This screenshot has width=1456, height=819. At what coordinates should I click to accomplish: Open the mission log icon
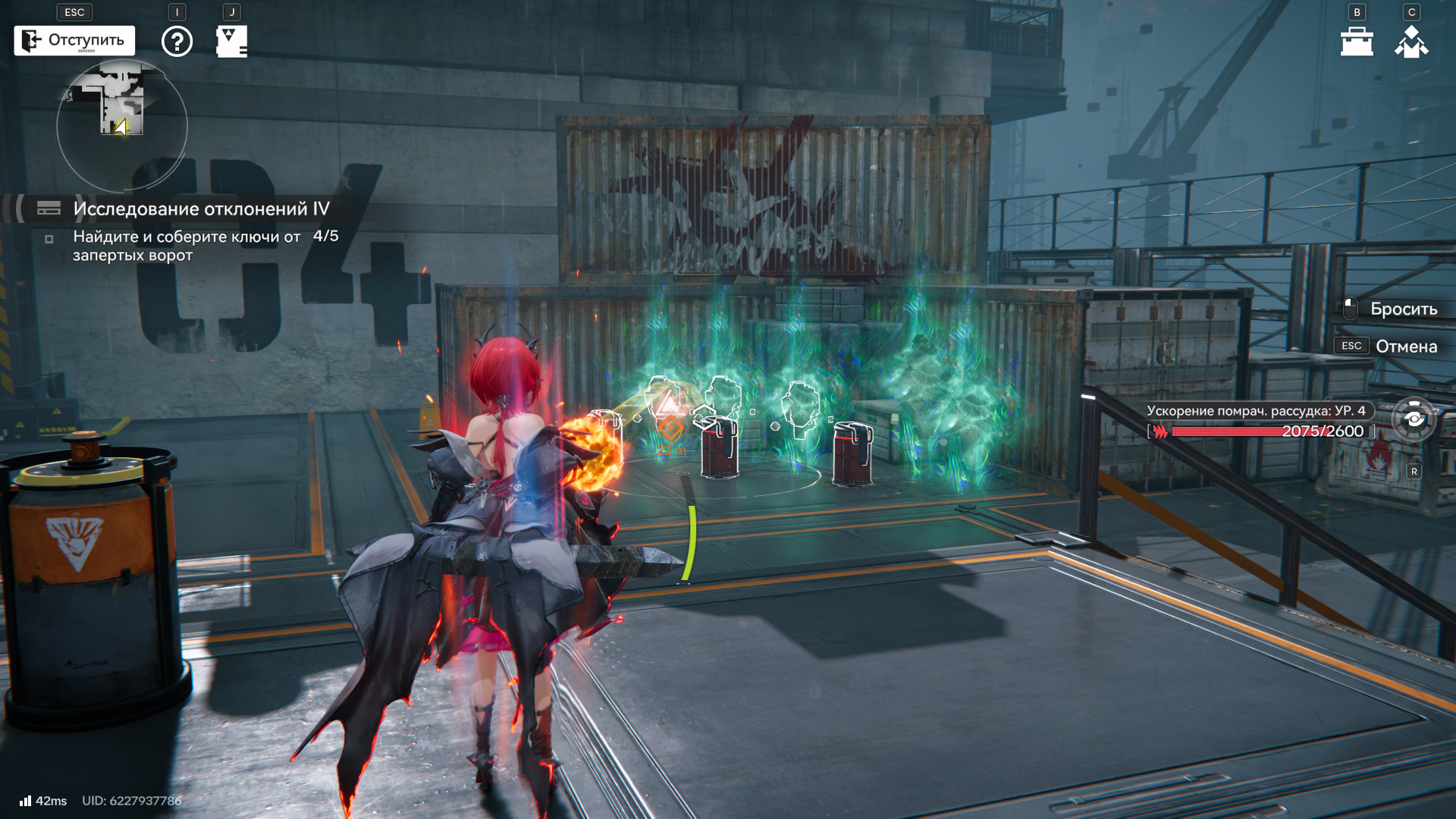[x=231, y=41]
